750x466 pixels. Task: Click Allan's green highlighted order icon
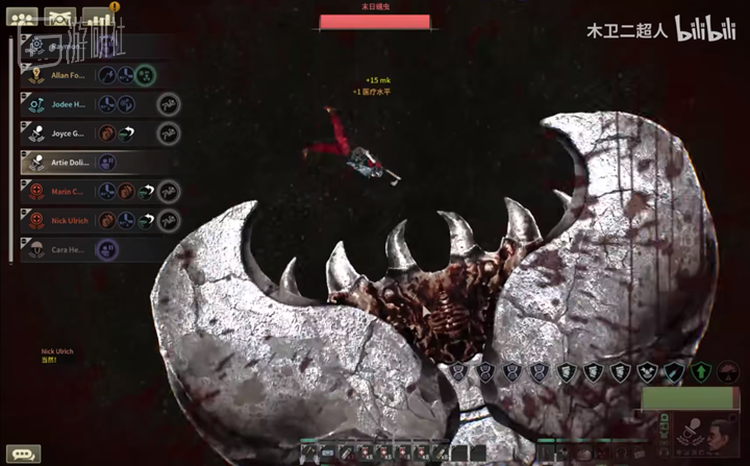[x=146, y=75]
